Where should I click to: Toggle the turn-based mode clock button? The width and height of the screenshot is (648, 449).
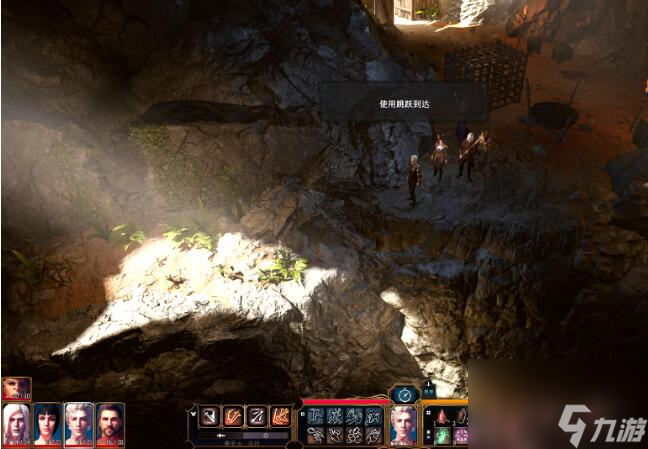pyautogui.click(x=404, y=393)
